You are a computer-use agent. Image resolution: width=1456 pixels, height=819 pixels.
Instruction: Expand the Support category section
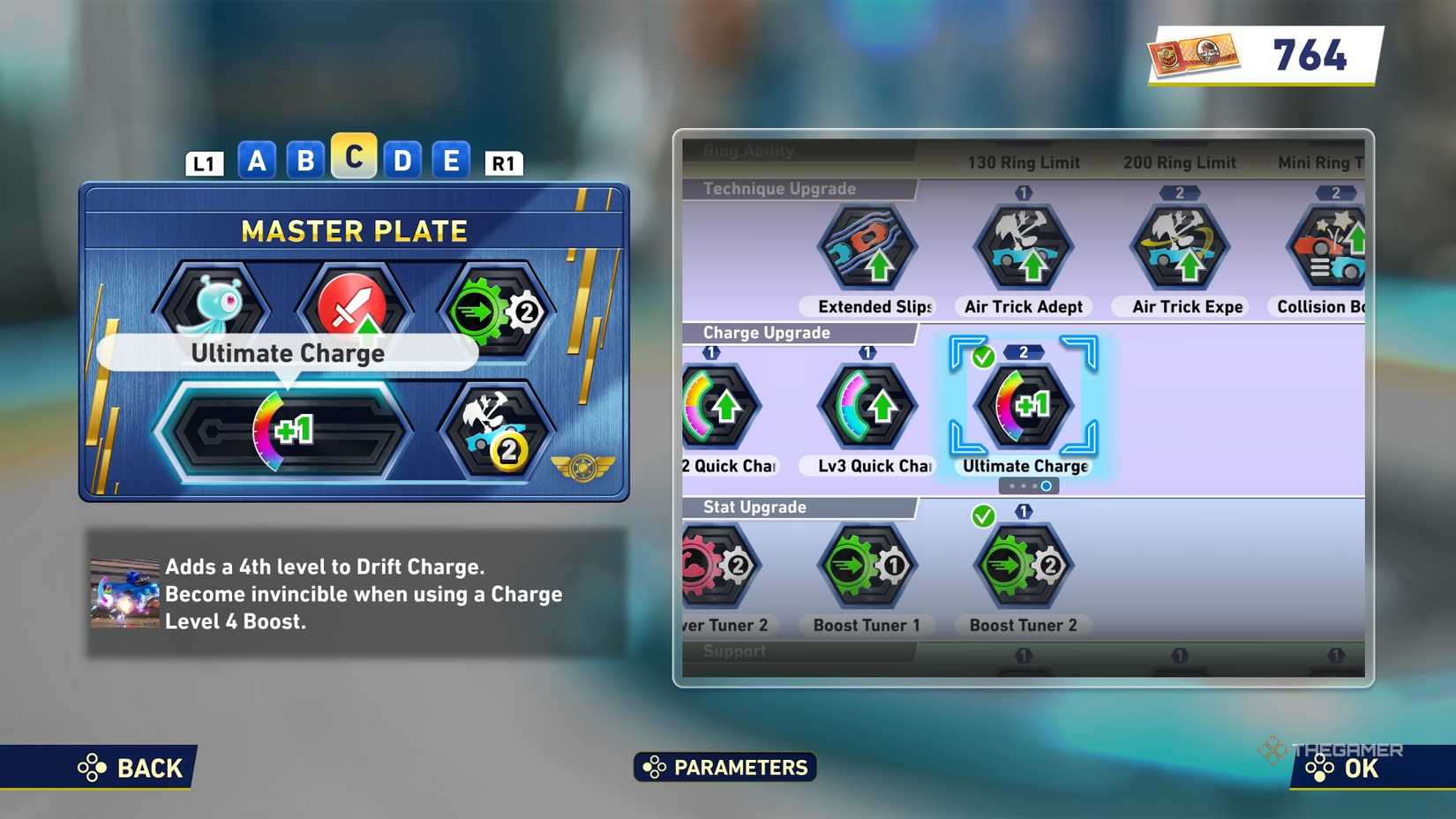(x=734, y=651)
